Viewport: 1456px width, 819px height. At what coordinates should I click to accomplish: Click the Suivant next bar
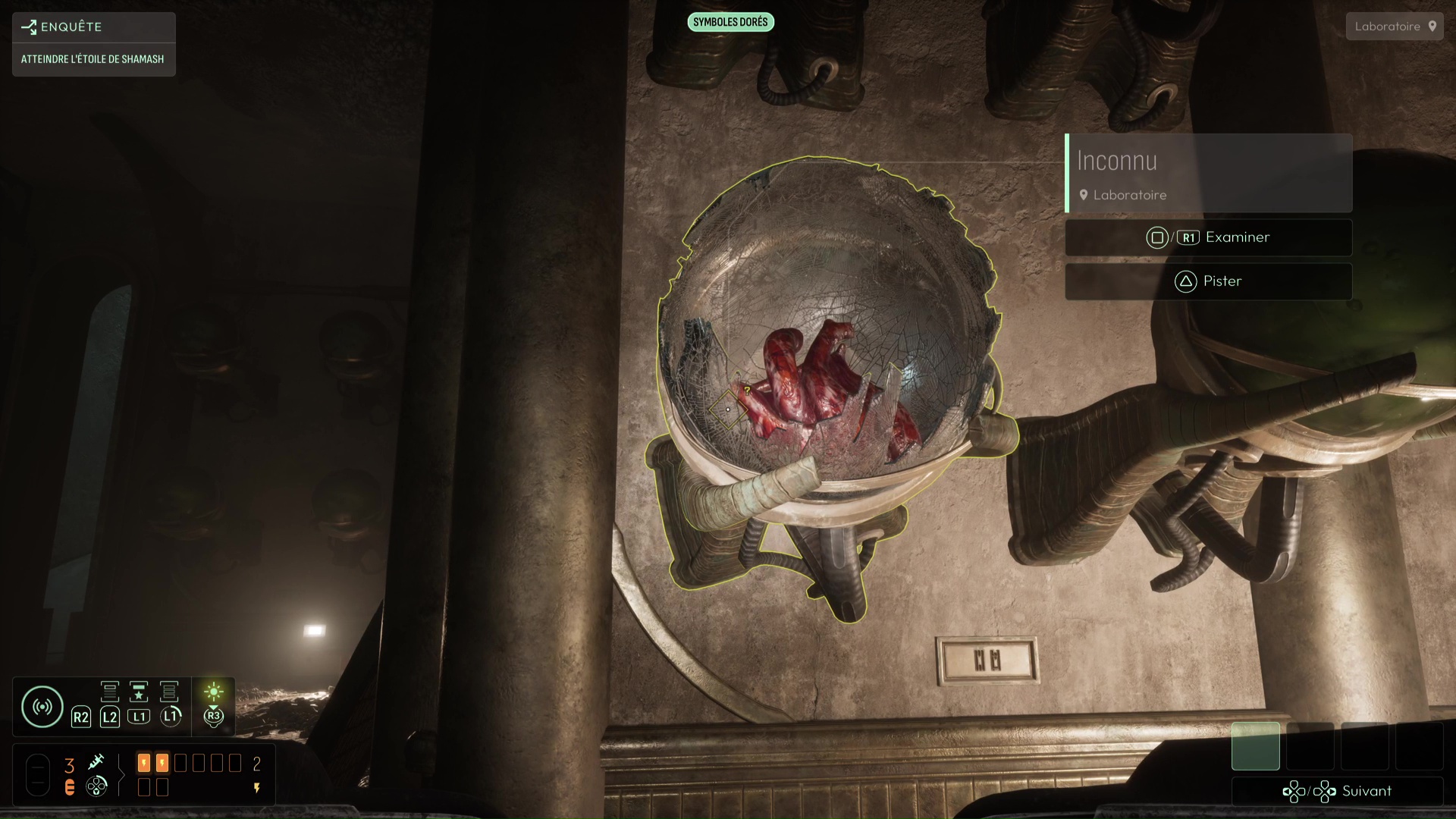tap(1337, 792)
